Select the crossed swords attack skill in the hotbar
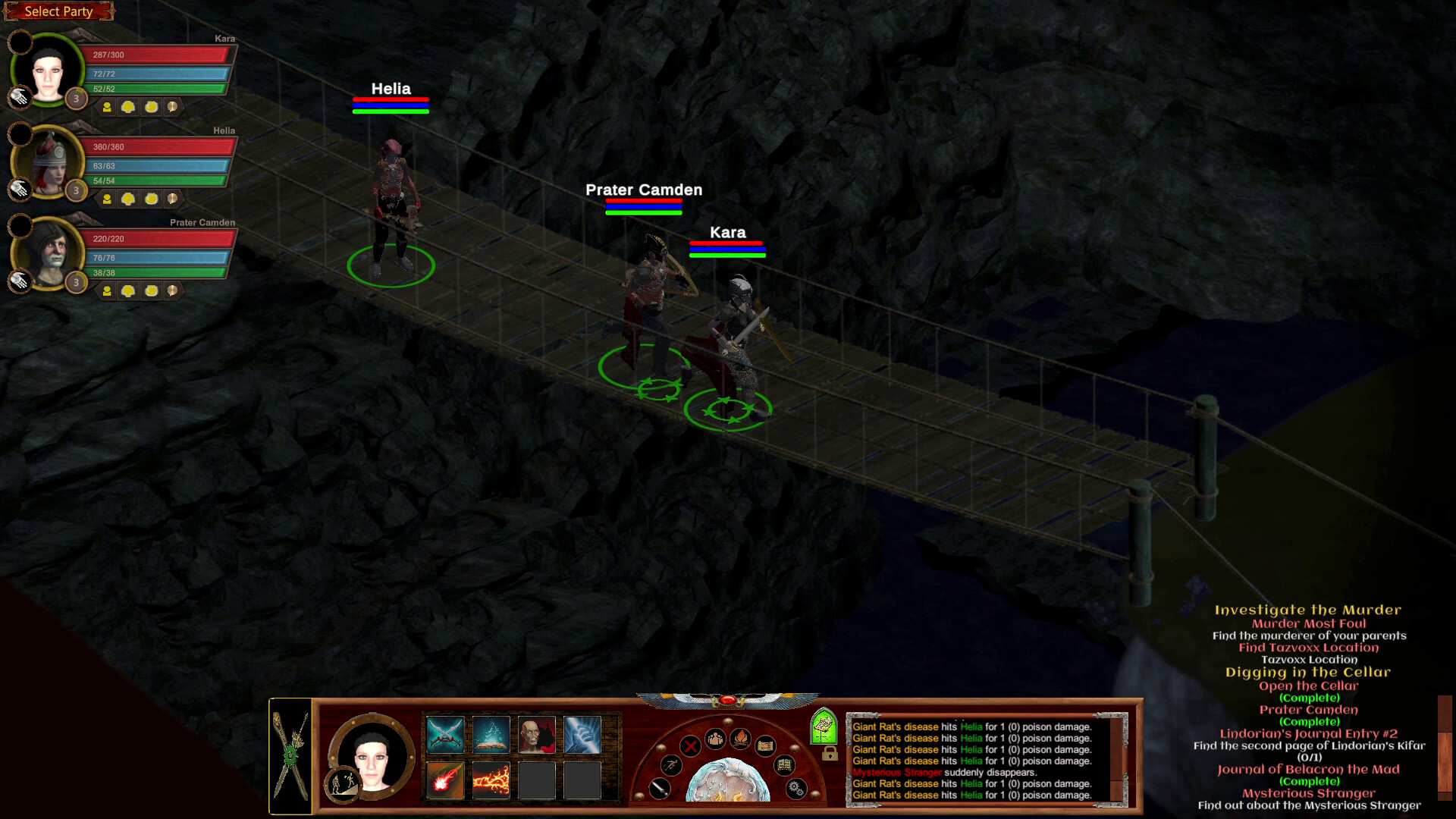Image resolution: width=1456 pixels, height=819 pixels. (445, 734)
